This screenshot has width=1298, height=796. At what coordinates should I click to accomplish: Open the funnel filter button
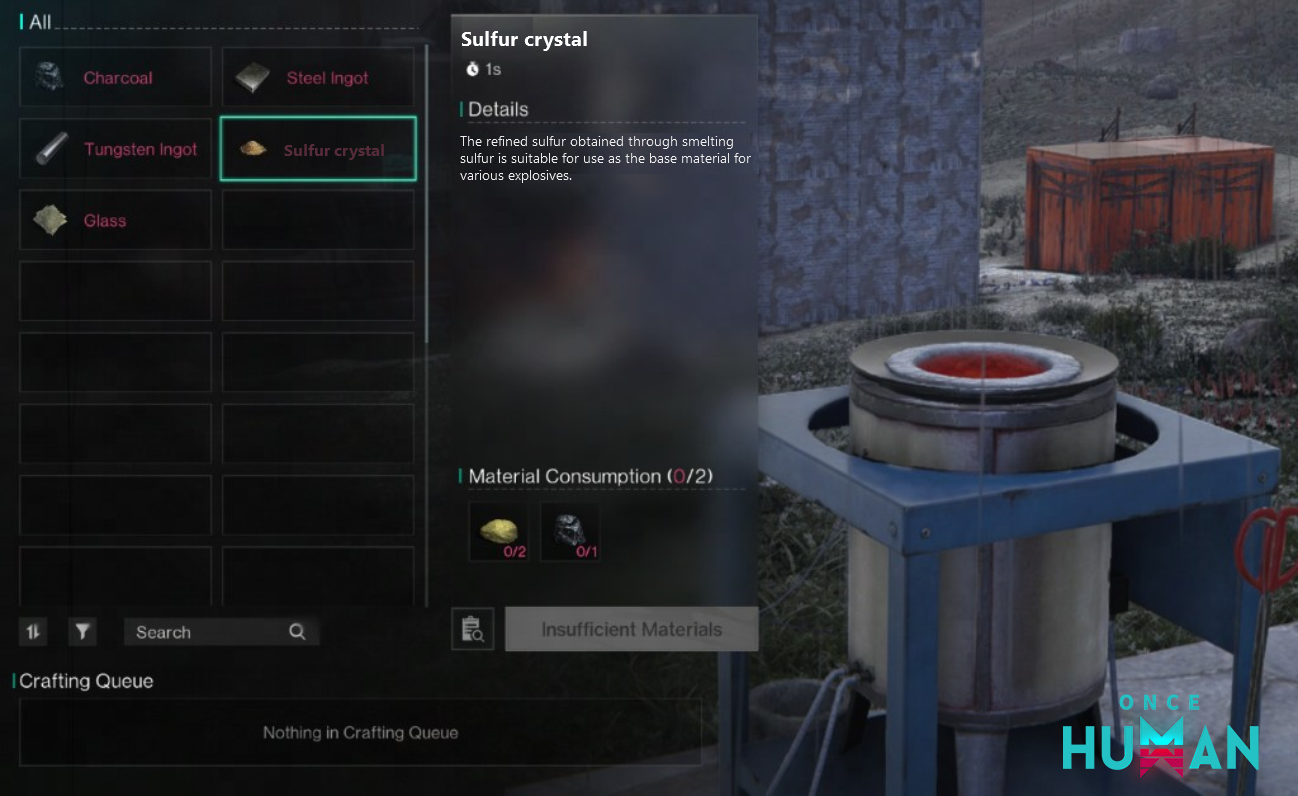(83, 631)
